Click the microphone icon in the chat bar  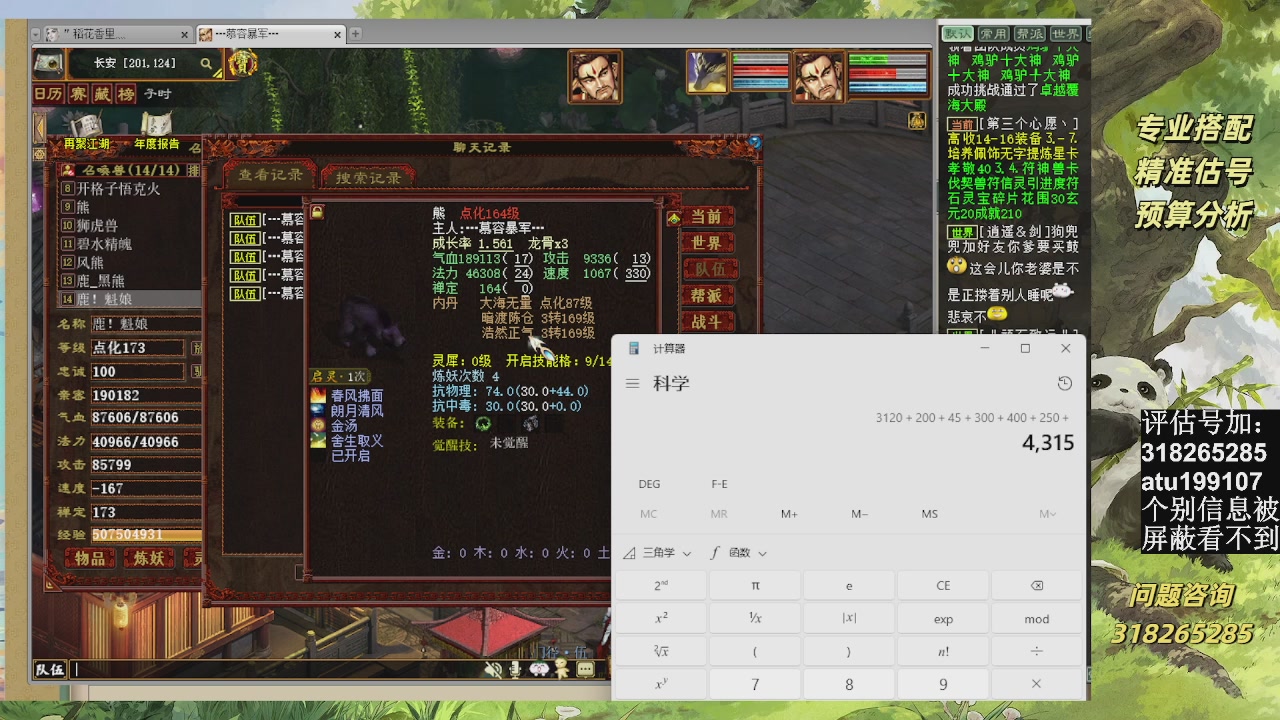click(x=514, y=668)
